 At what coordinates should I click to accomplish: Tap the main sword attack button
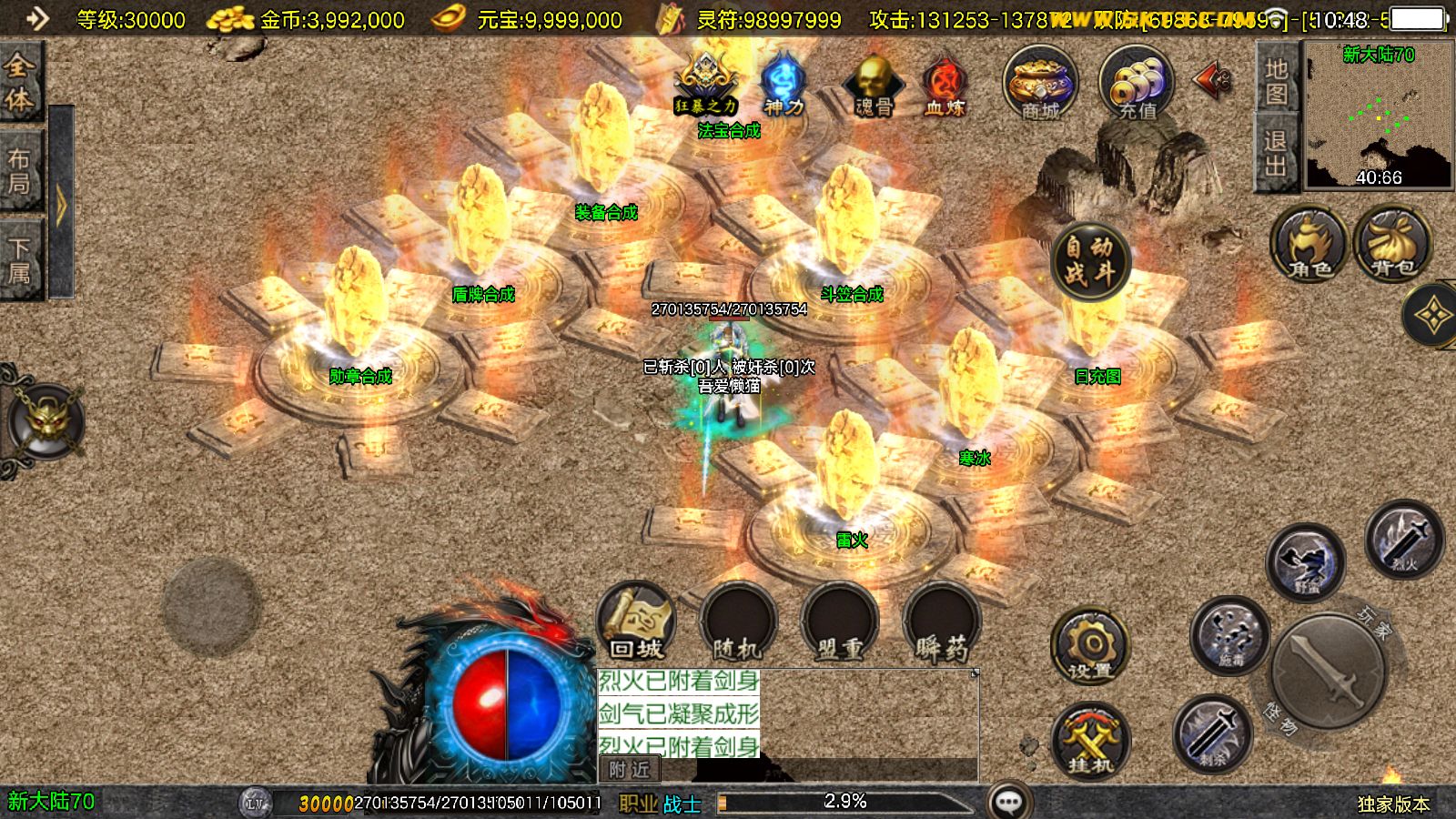tap(1329, 672)
